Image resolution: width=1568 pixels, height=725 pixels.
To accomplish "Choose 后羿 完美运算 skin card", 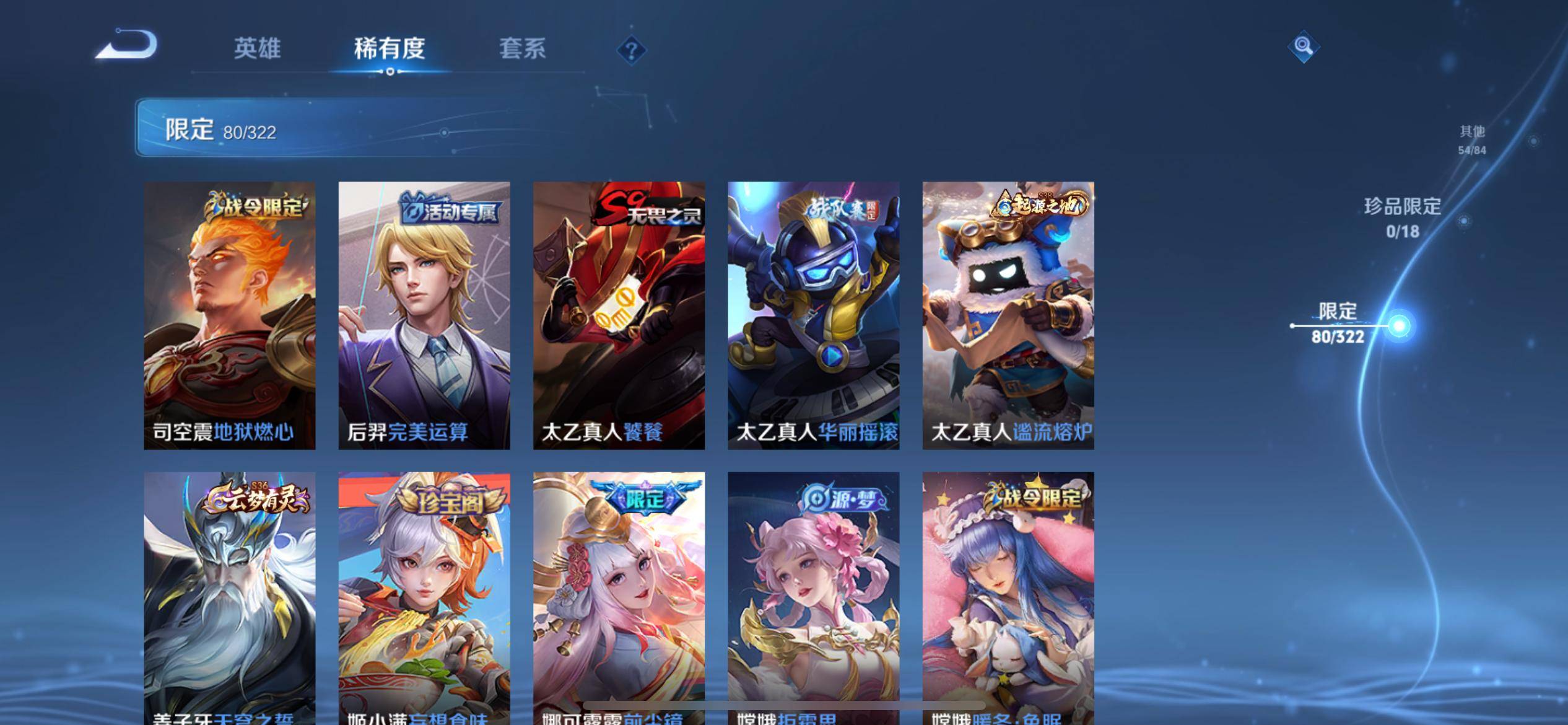I will click(424, 315).
